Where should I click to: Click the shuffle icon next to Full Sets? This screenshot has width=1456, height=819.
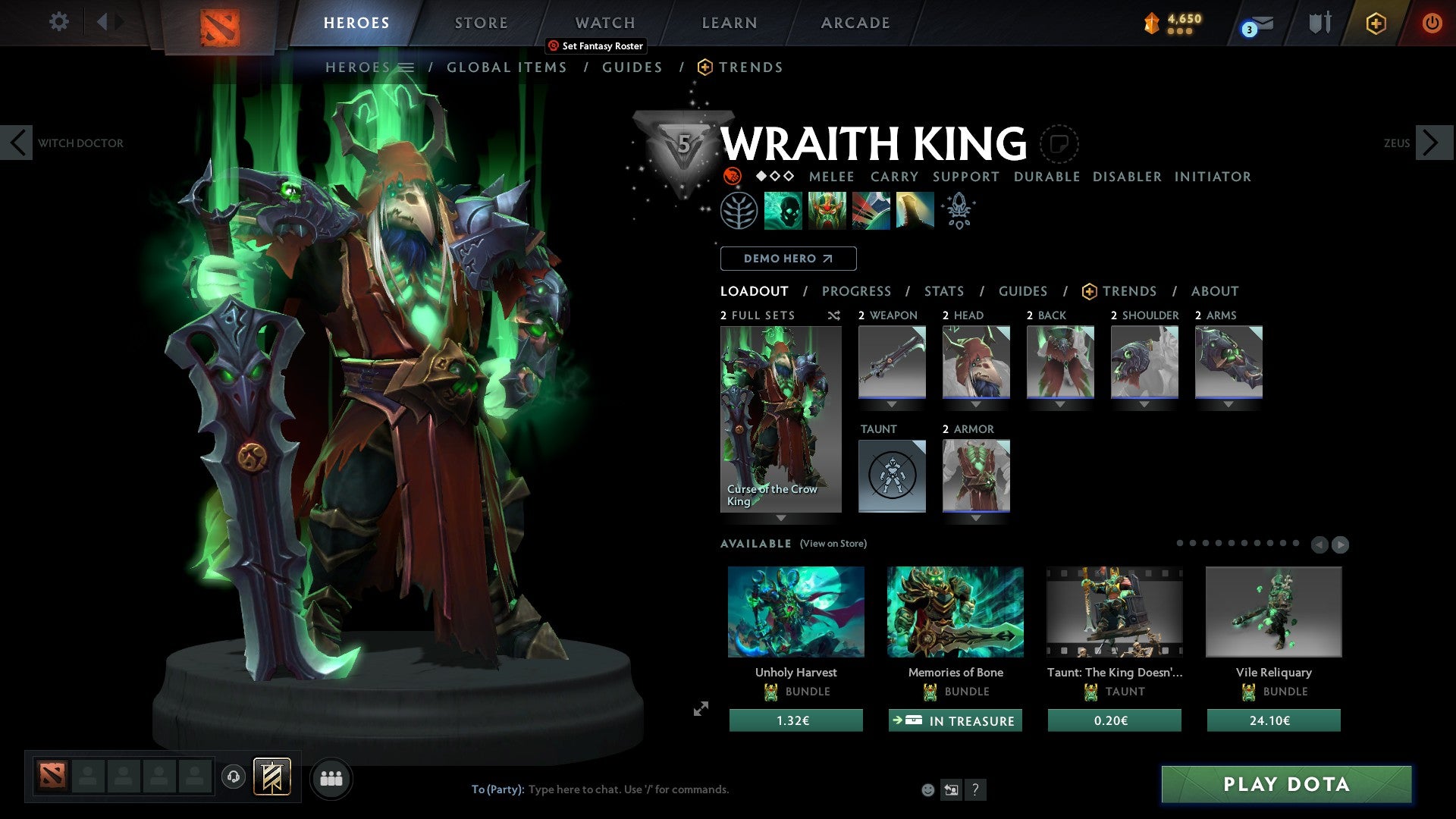point(833,315)
